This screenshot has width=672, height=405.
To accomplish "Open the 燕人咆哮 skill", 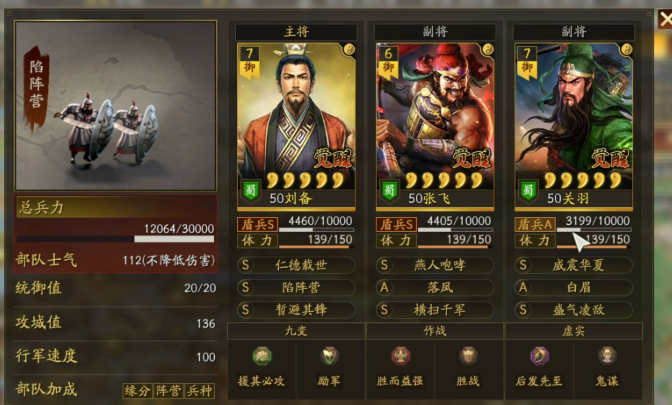I will click(x=433, y=265).
